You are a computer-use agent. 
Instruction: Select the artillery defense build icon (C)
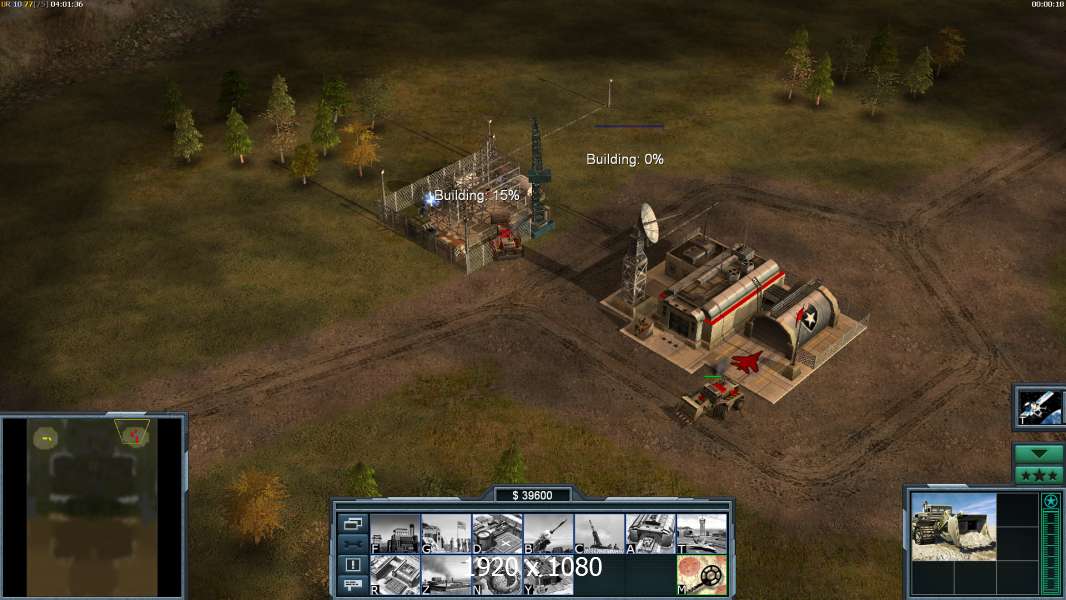click(x=599, y=533)
